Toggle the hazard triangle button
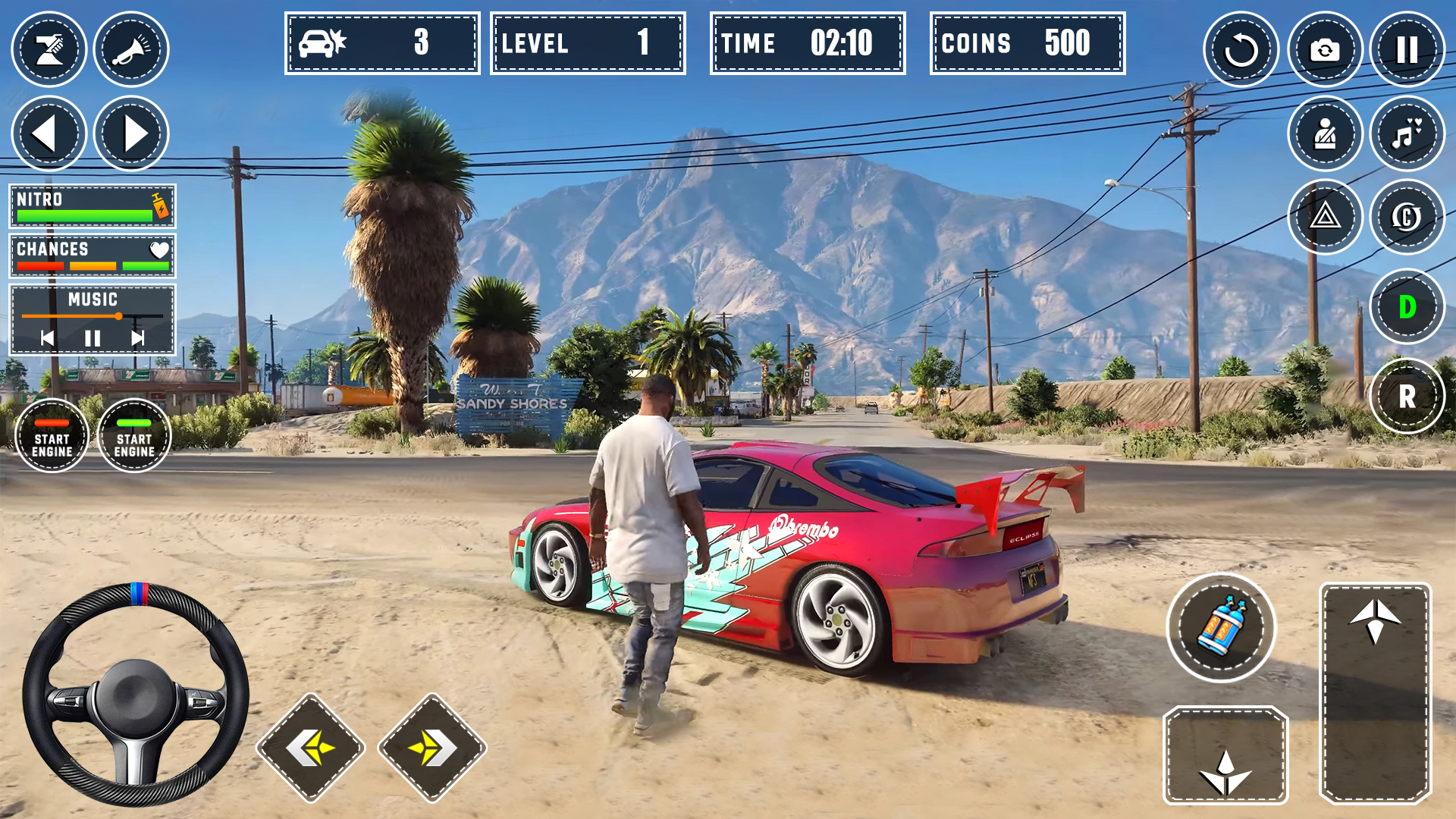Image resolution: width=1456 pixels, height=819 pixels. pos(1325,217)
